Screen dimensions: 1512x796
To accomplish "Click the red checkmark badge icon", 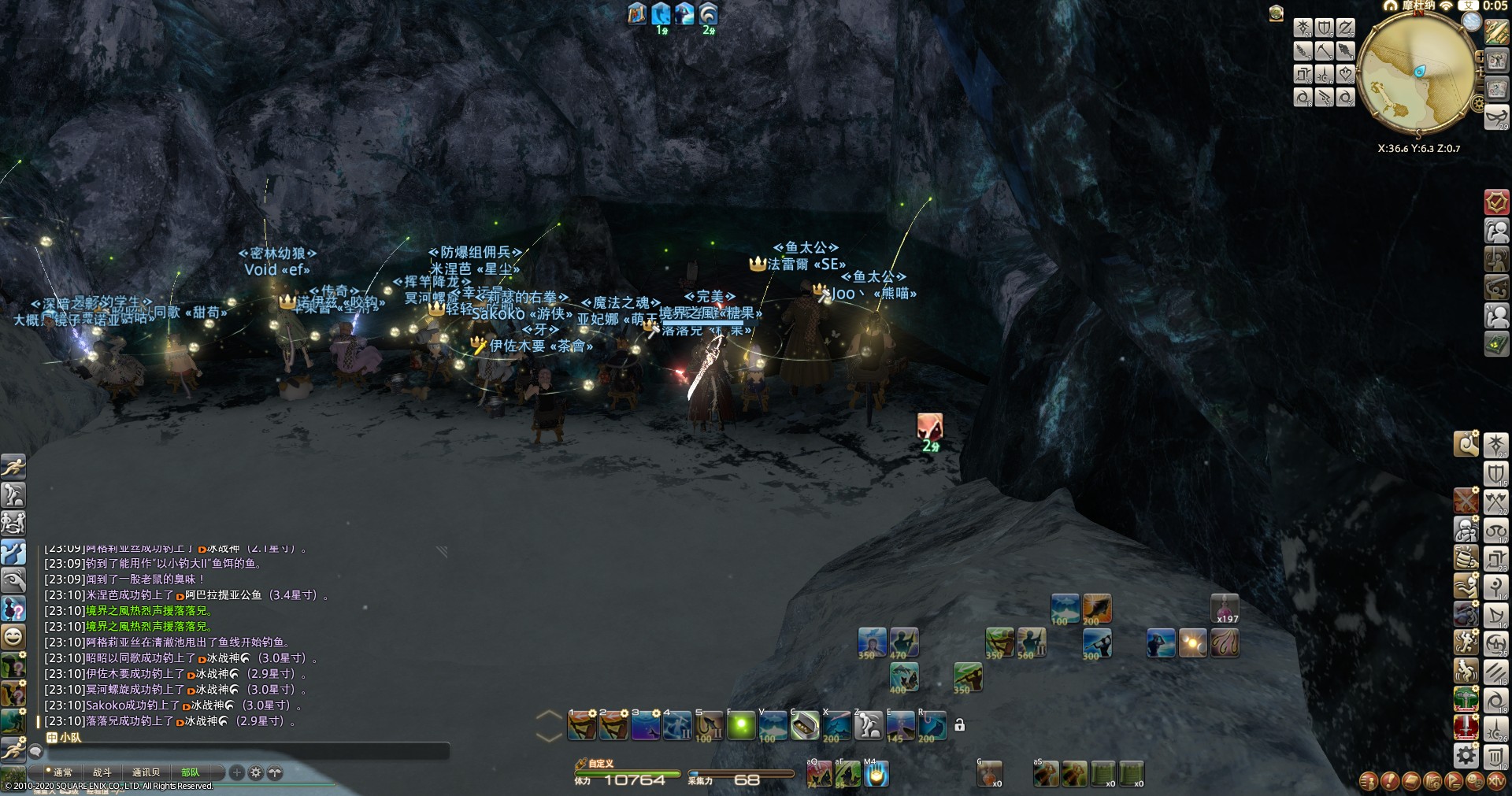I will pyautogui.click(x=1496, y=202).
